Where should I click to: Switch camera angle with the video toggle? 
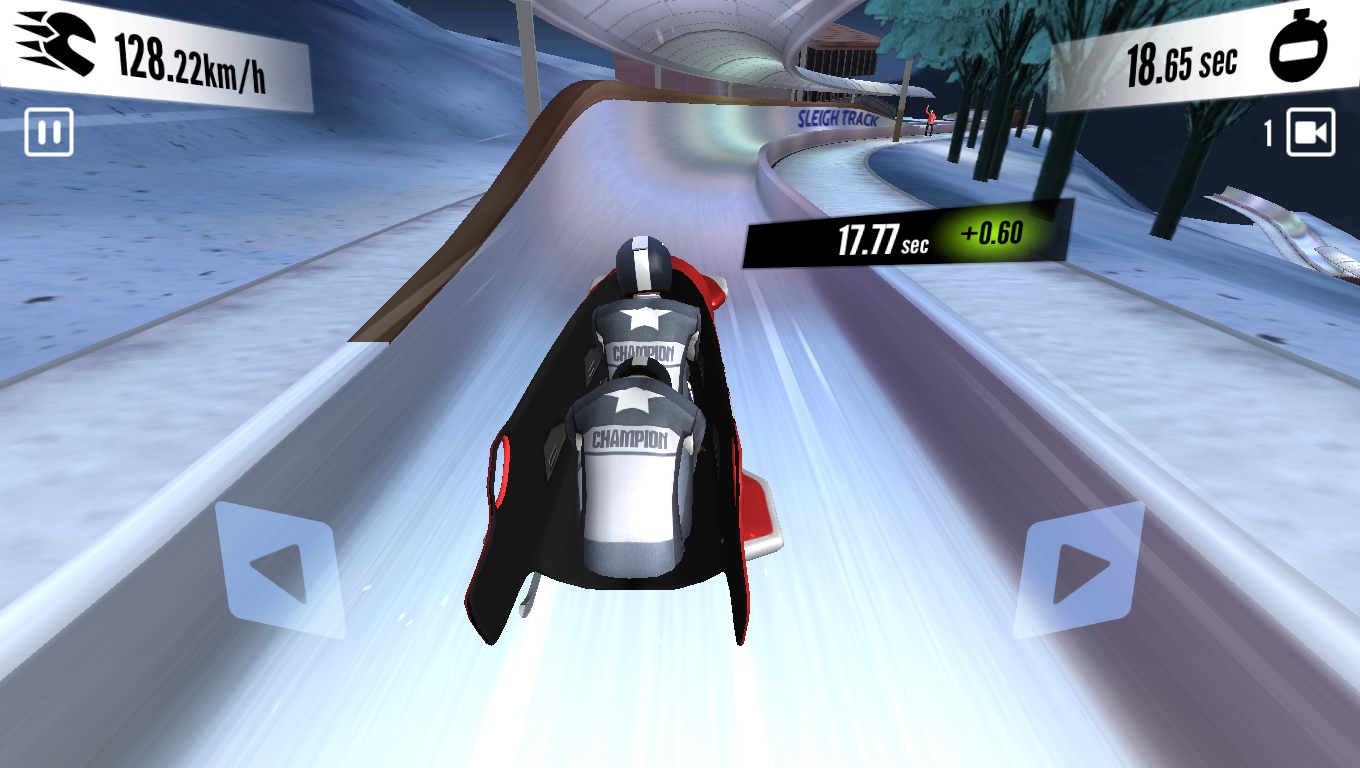pyautogui.click(x=1310, y=130)
